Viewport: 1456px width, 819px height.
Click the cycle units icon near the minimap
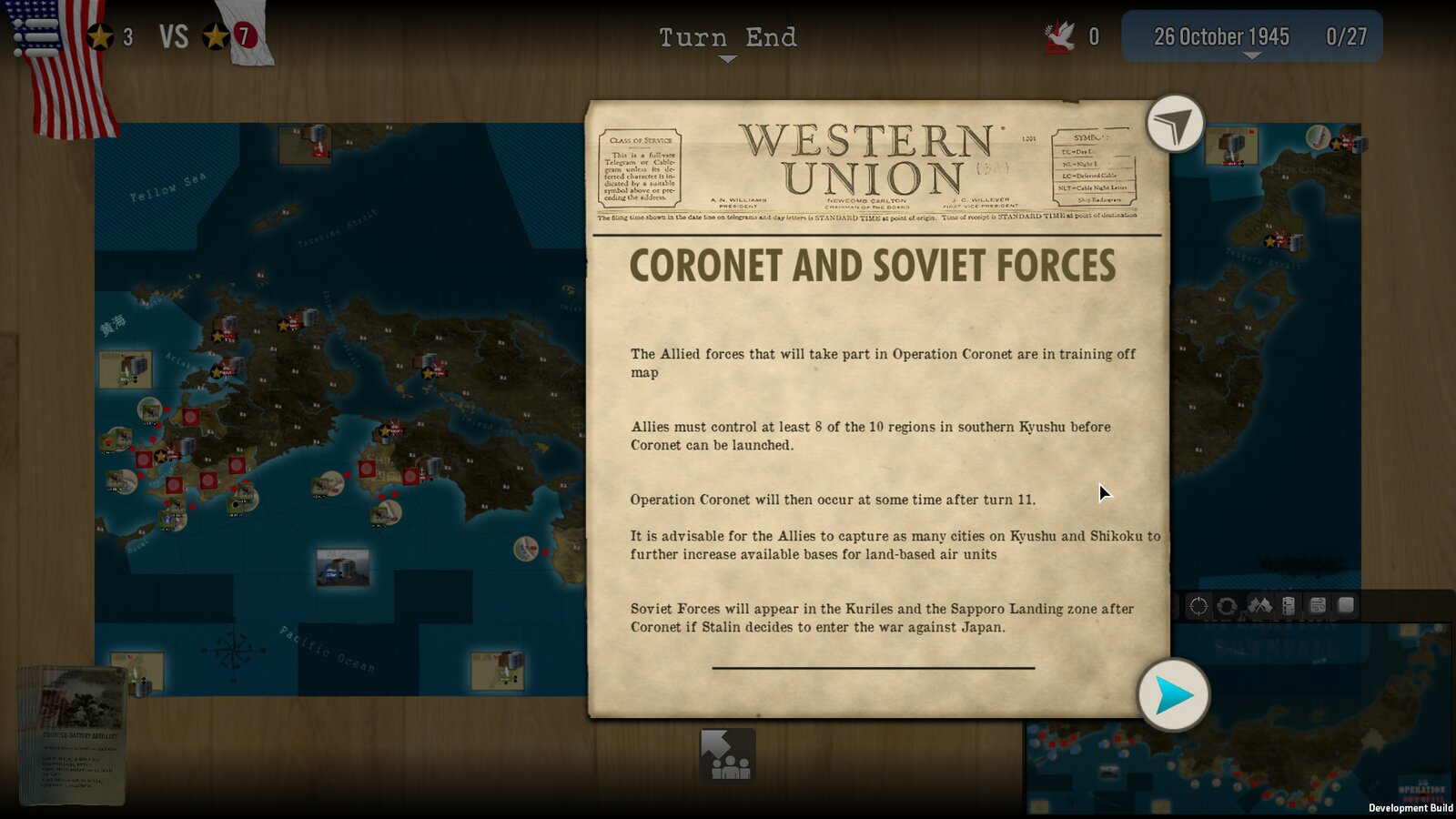pyautogui.click(x=1227, y=607)
